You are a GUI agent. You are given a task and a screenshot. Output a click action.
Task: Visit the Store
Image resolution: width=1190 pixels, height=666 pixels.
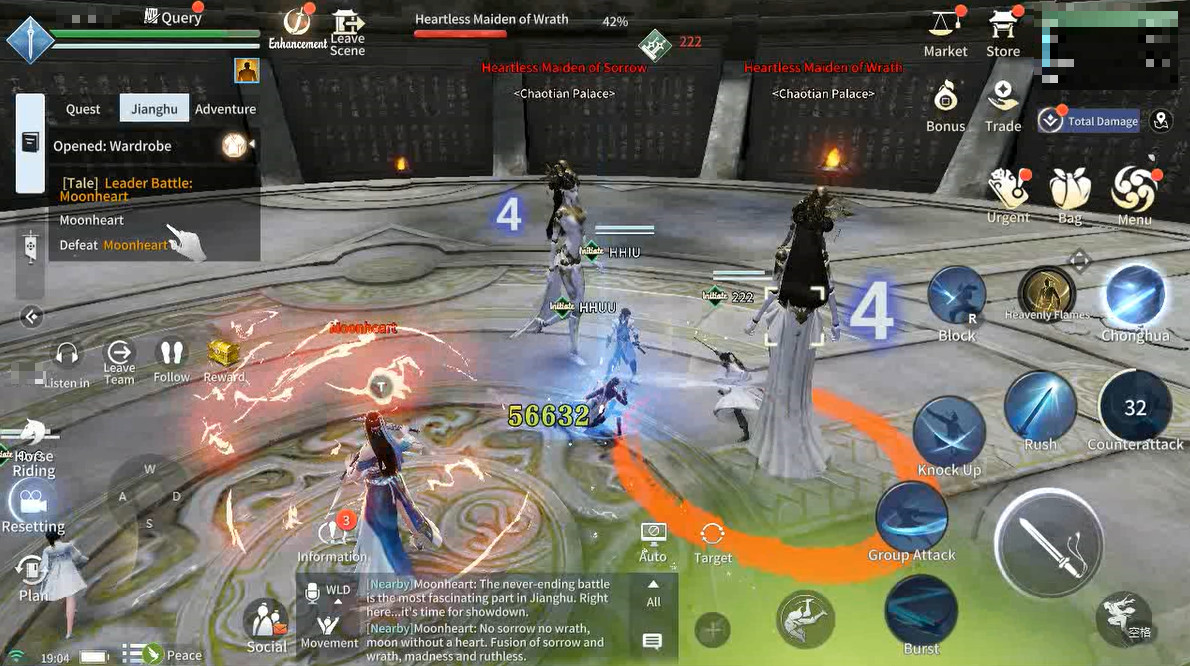pos(1002,32)
